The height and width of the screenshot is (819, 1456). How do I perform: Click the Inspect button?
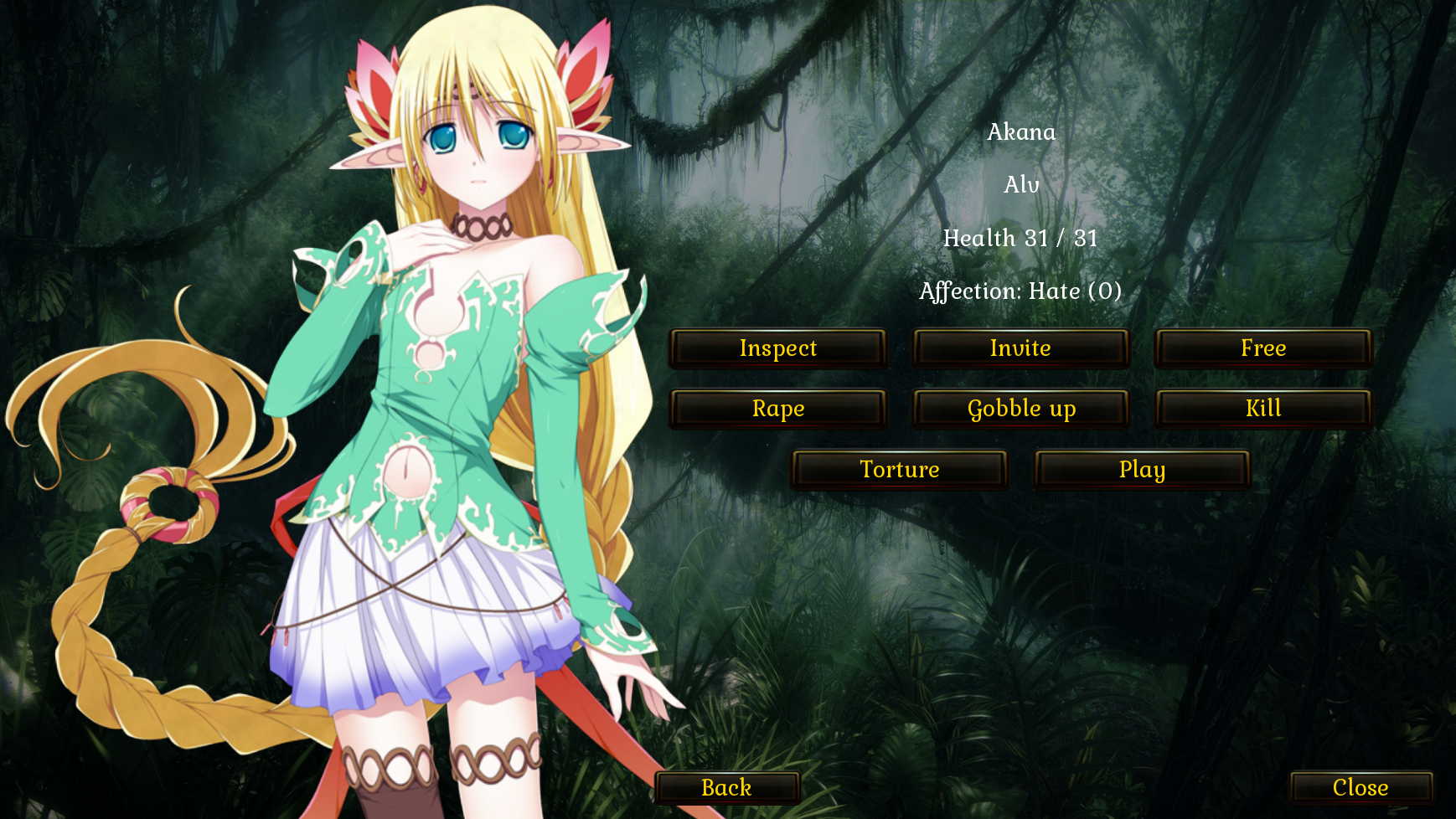click(x=777, y=348)
